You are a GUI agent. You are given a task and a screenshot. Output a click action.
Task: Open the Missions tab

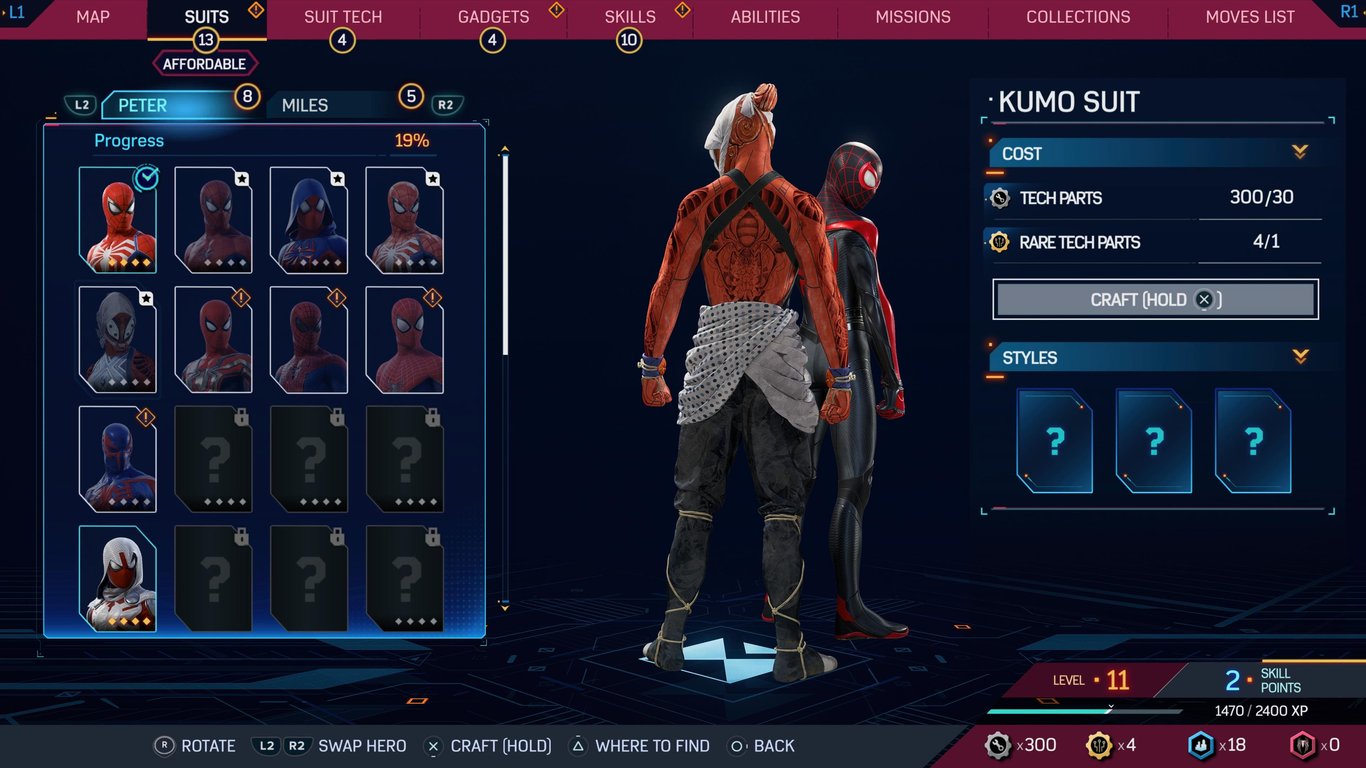(913, 17)
